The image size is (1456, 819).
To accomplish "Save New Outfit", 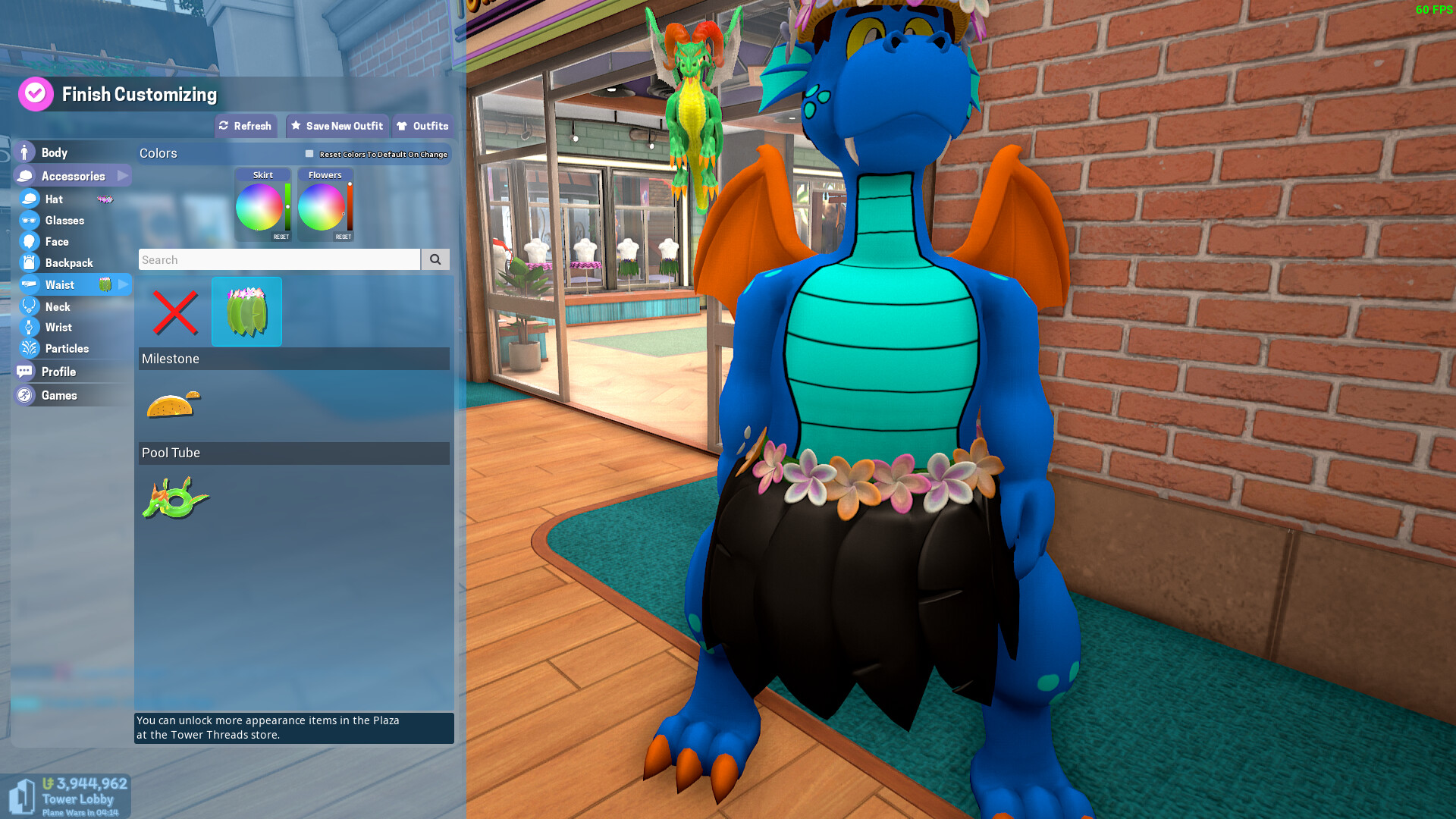I will click(337, 126).
